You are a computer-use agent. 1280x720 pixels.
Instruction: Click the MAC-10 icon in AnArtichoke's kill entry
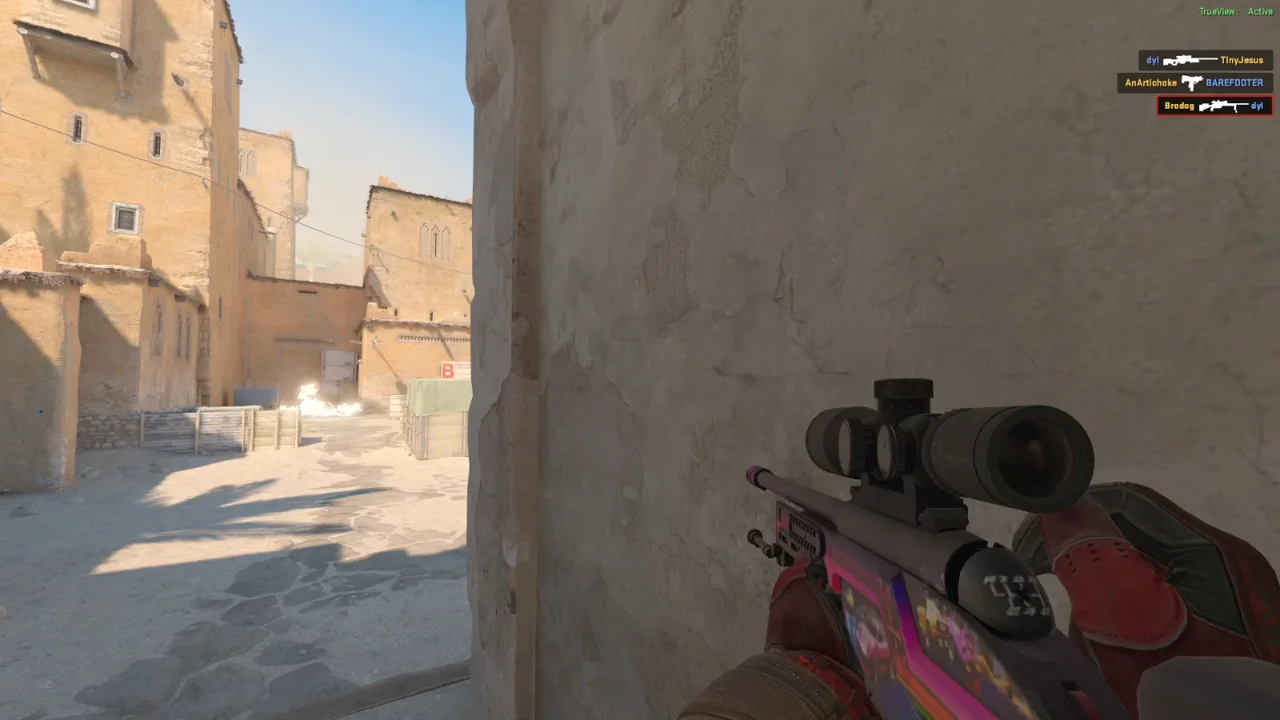(1192, 82)
